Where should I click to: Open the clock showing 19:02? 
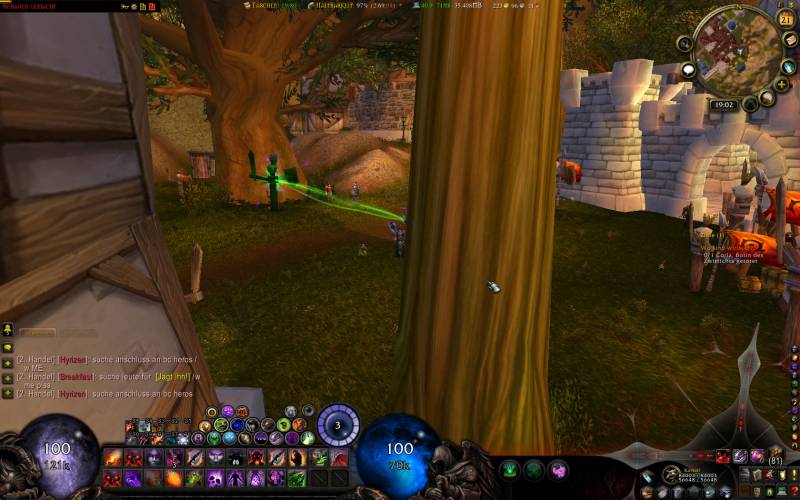click(724, 104)
